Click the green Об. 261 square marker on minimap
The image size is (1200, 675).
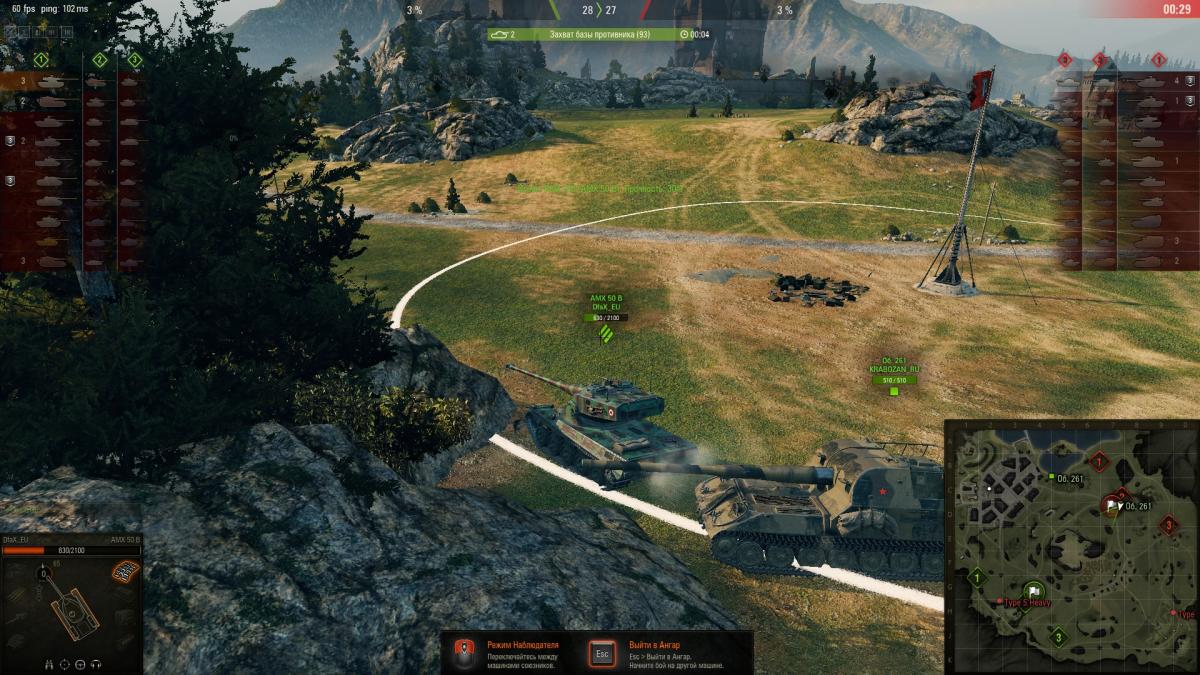(1052, 478)
